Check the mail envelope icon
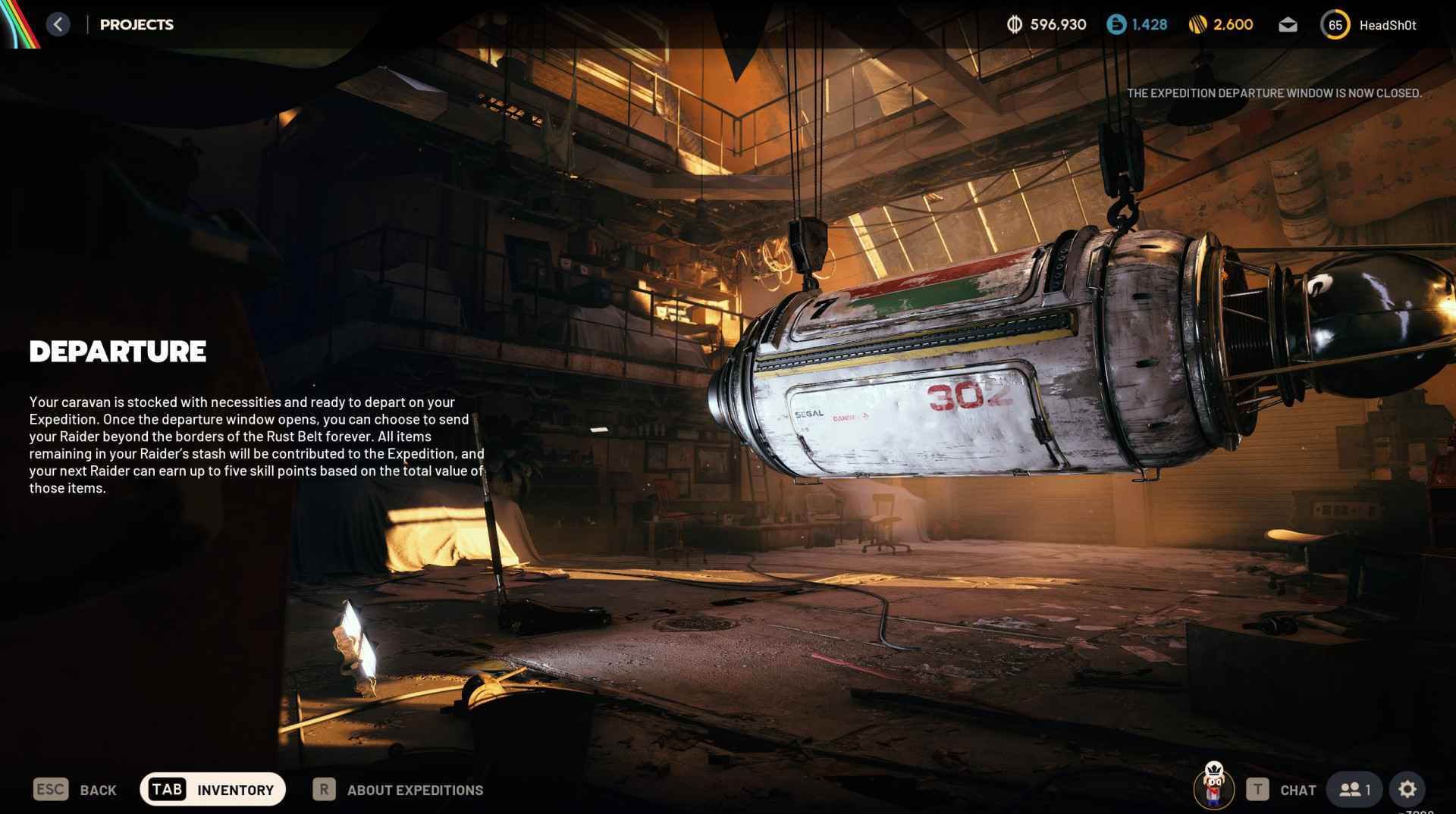Viewport: 1456px width, 814px height. (1288, 25)
